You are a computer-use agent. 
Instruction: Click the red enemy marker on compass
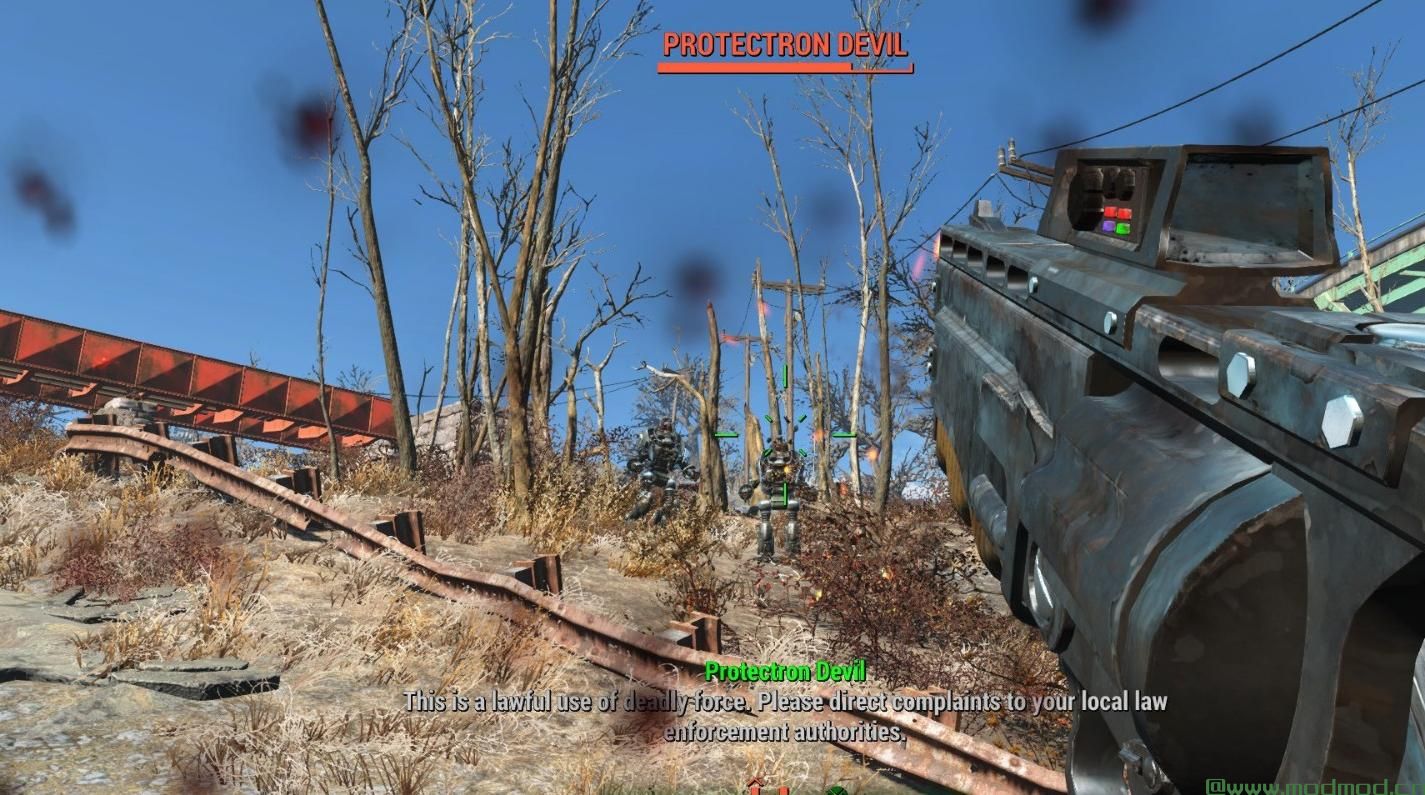[x=755, y=790]
